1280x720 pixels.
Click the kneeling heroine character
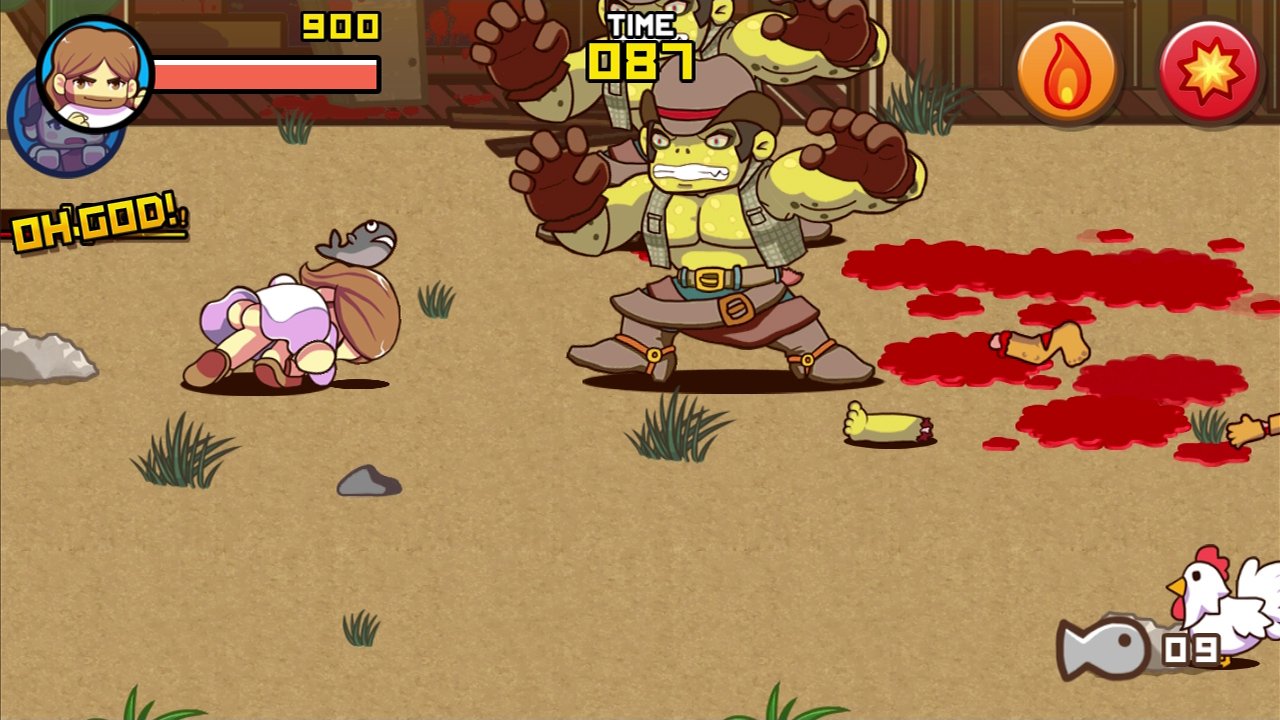click(x=290, y=320)
